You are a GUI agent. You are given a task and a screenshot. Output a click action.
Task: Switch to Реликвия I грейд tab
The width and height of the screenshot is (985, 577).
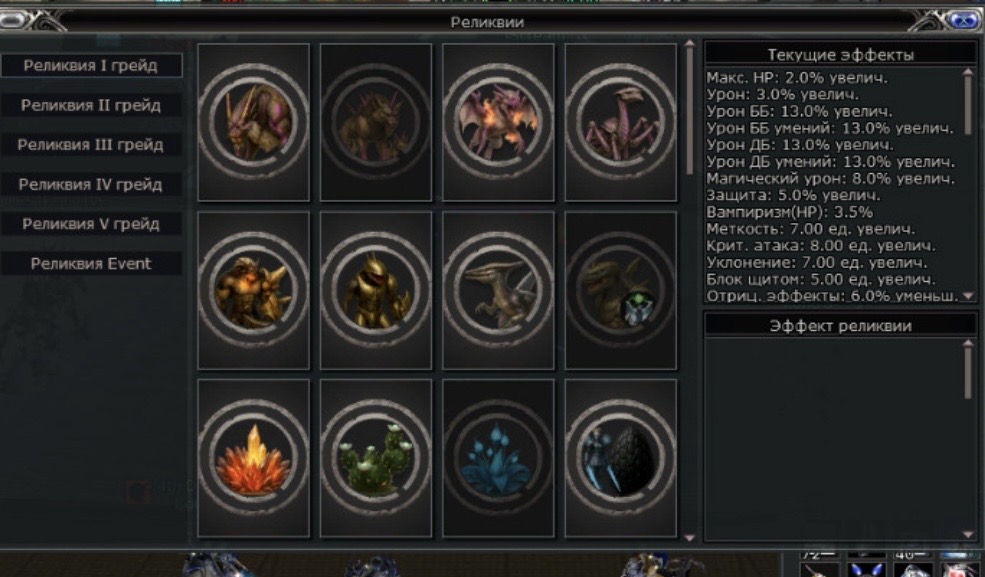coord(91,66)
